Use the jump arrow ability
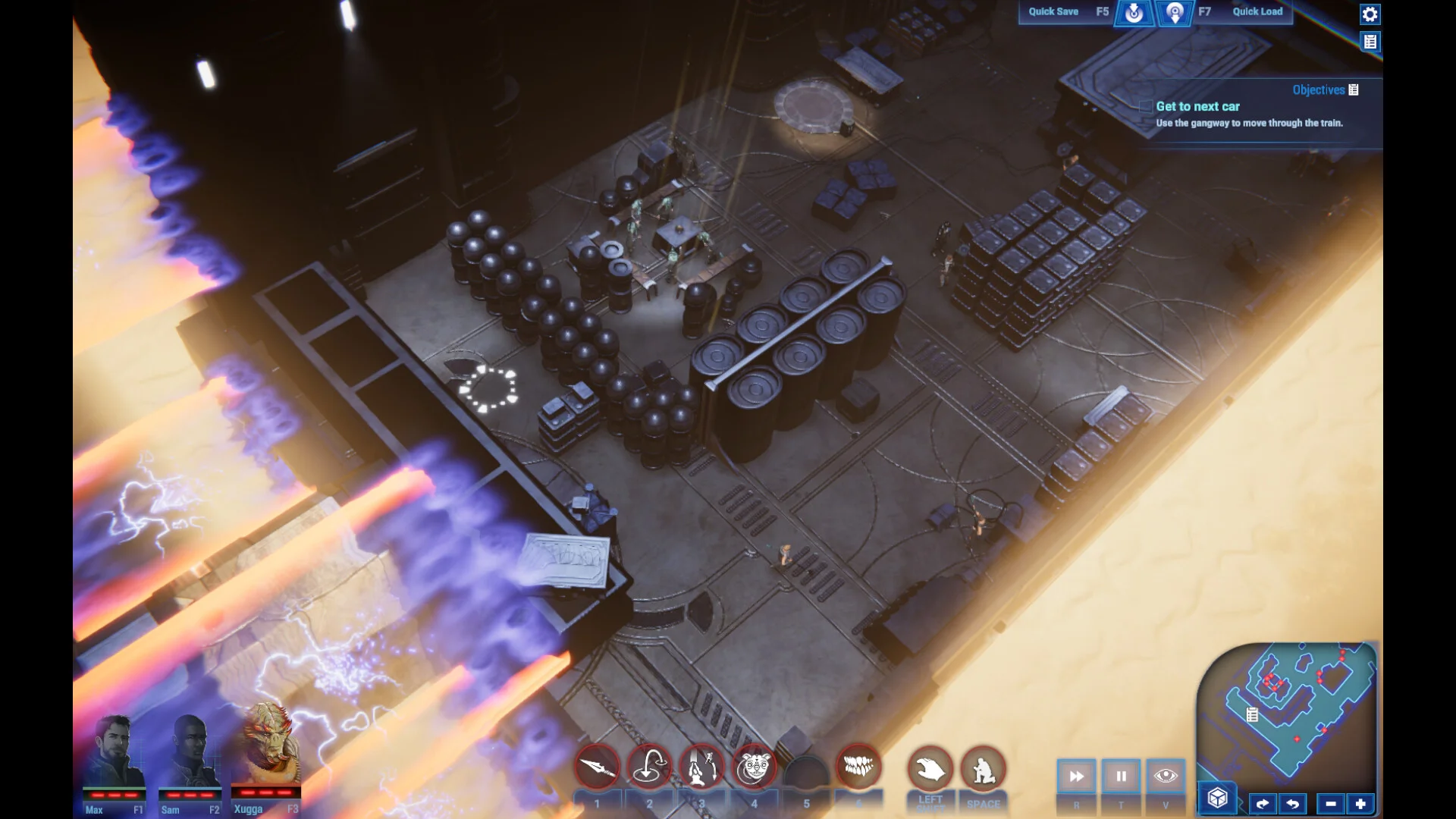Screen dimensions: 1456x819 pos(649,768)
